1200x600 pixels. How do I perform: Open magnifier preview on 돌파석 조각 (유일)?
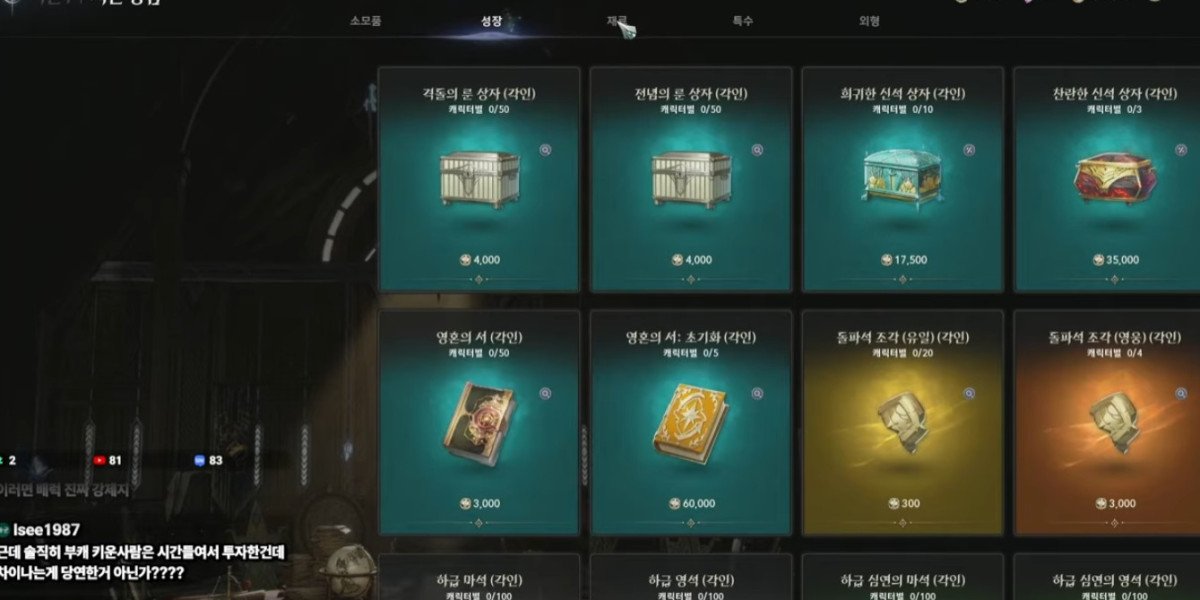tap(969, 394)
